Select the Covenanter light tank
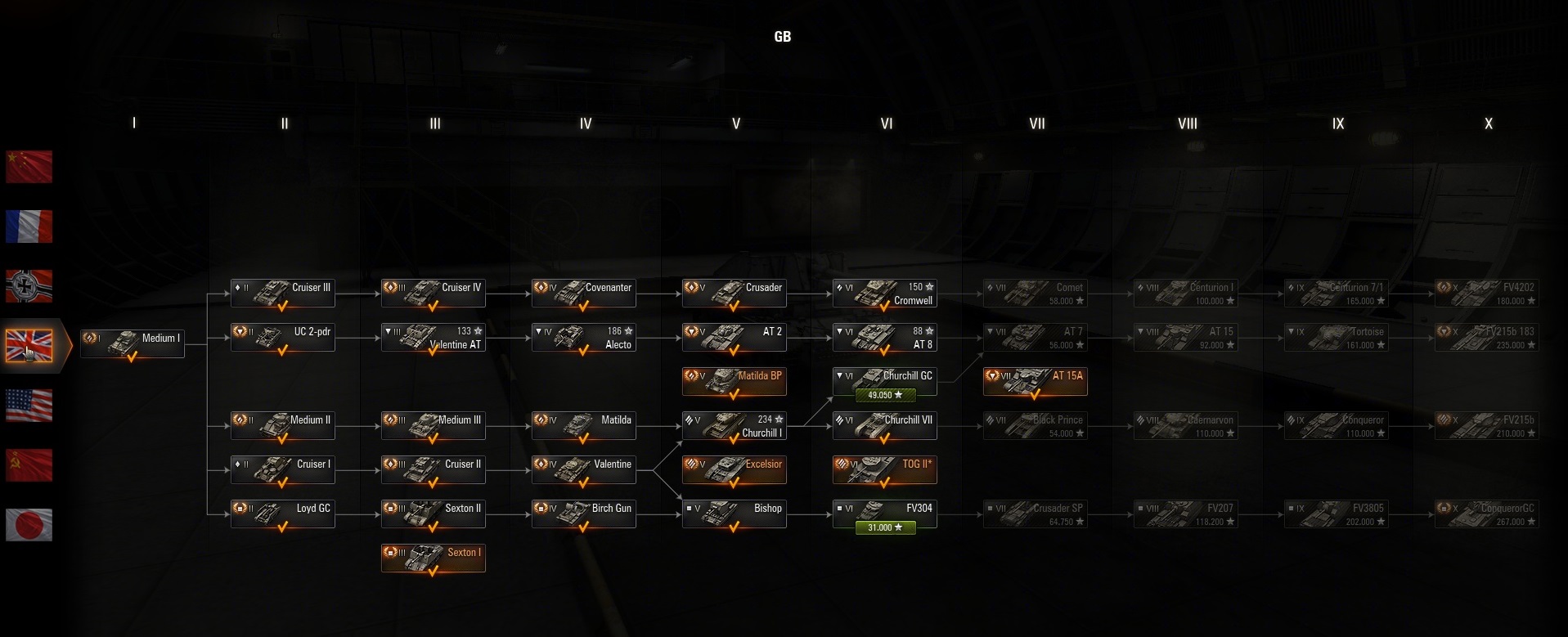Viewport: 1568px width, 637px height. click(x=584, y=293)
